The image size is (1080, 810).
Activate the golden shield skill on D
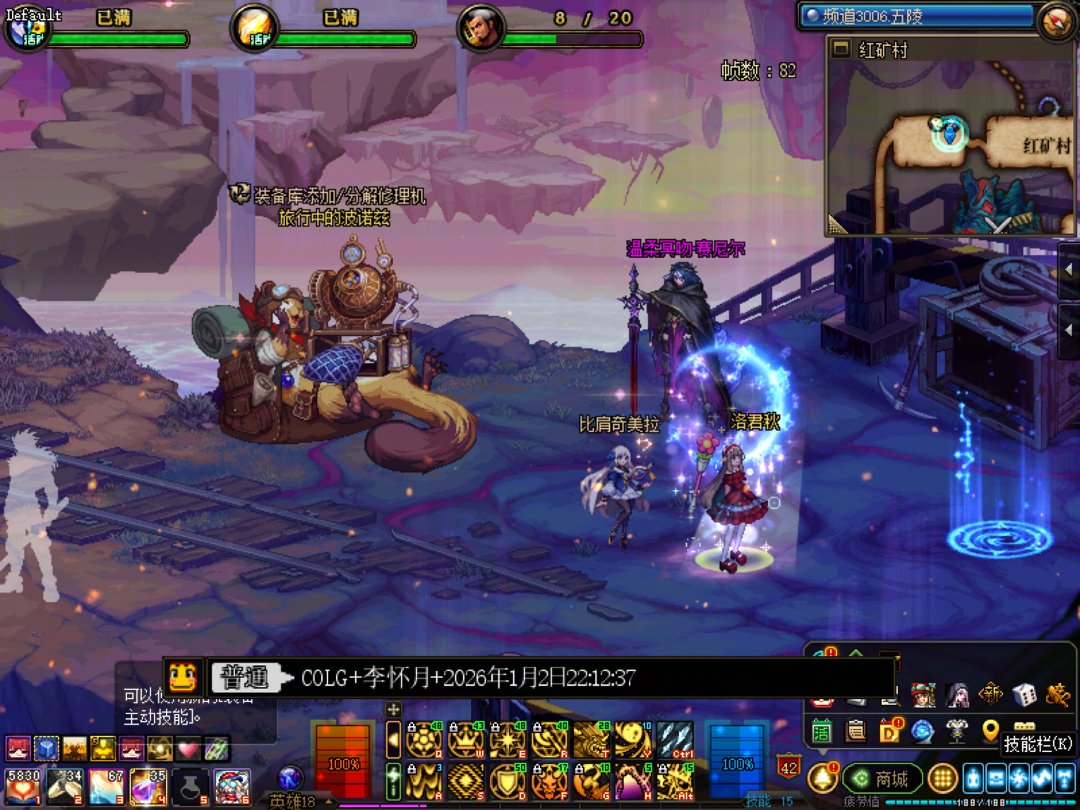[507, 780]
